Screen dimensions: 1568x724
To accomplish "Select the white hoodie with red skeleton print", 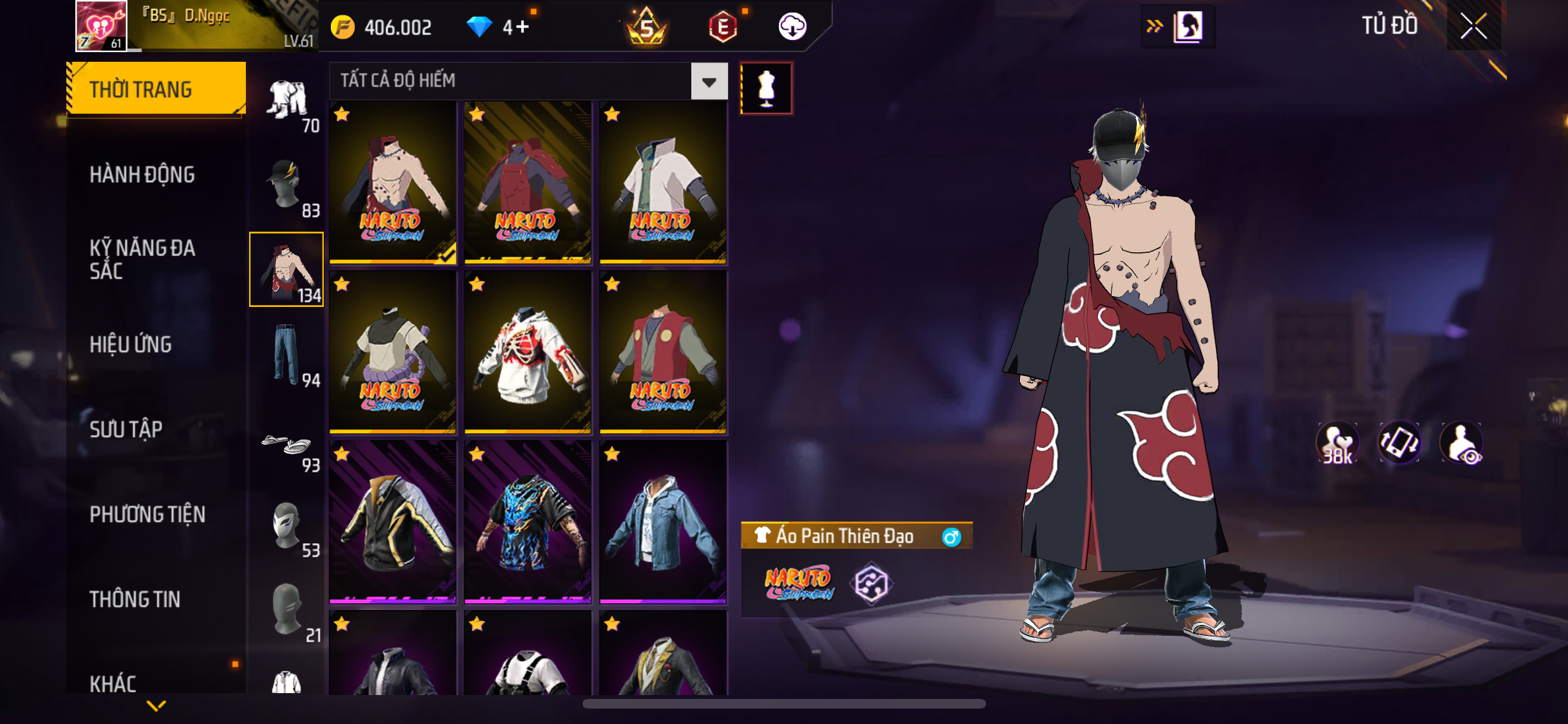I will pos(528,351).
